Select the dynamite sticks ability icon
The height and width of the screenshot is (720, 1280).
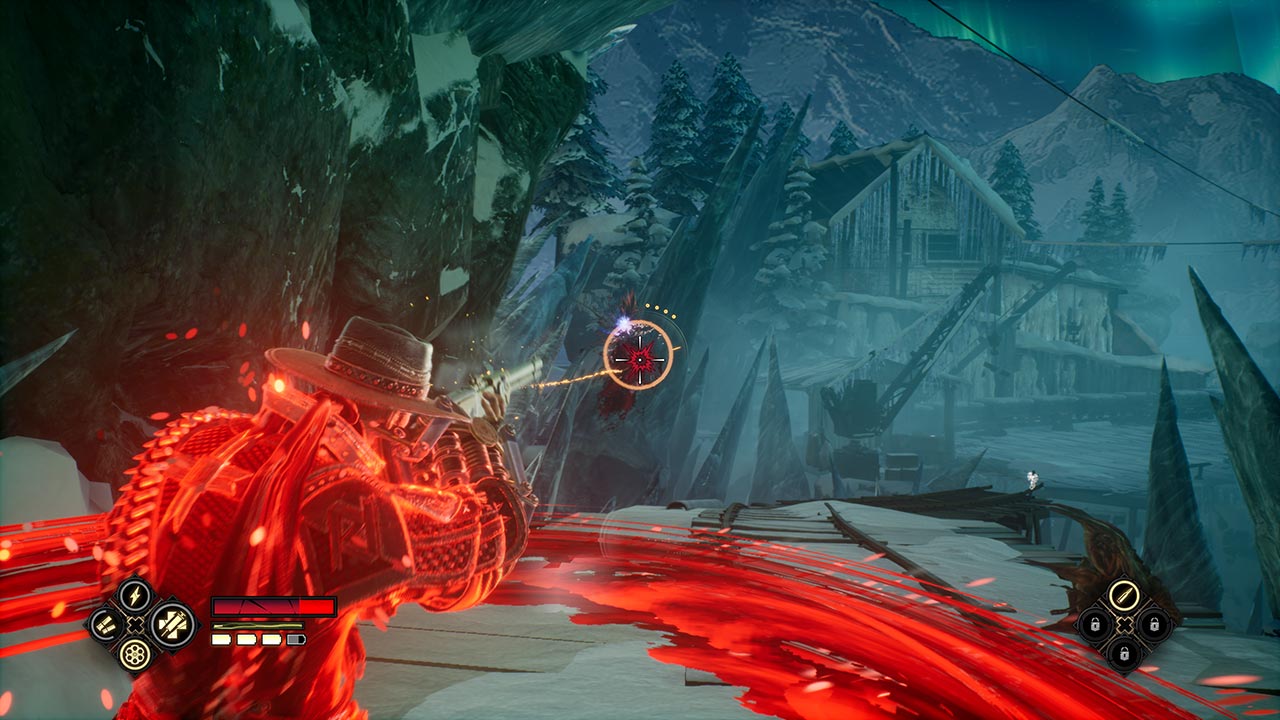pyautogui.click(x=105, y=626)
